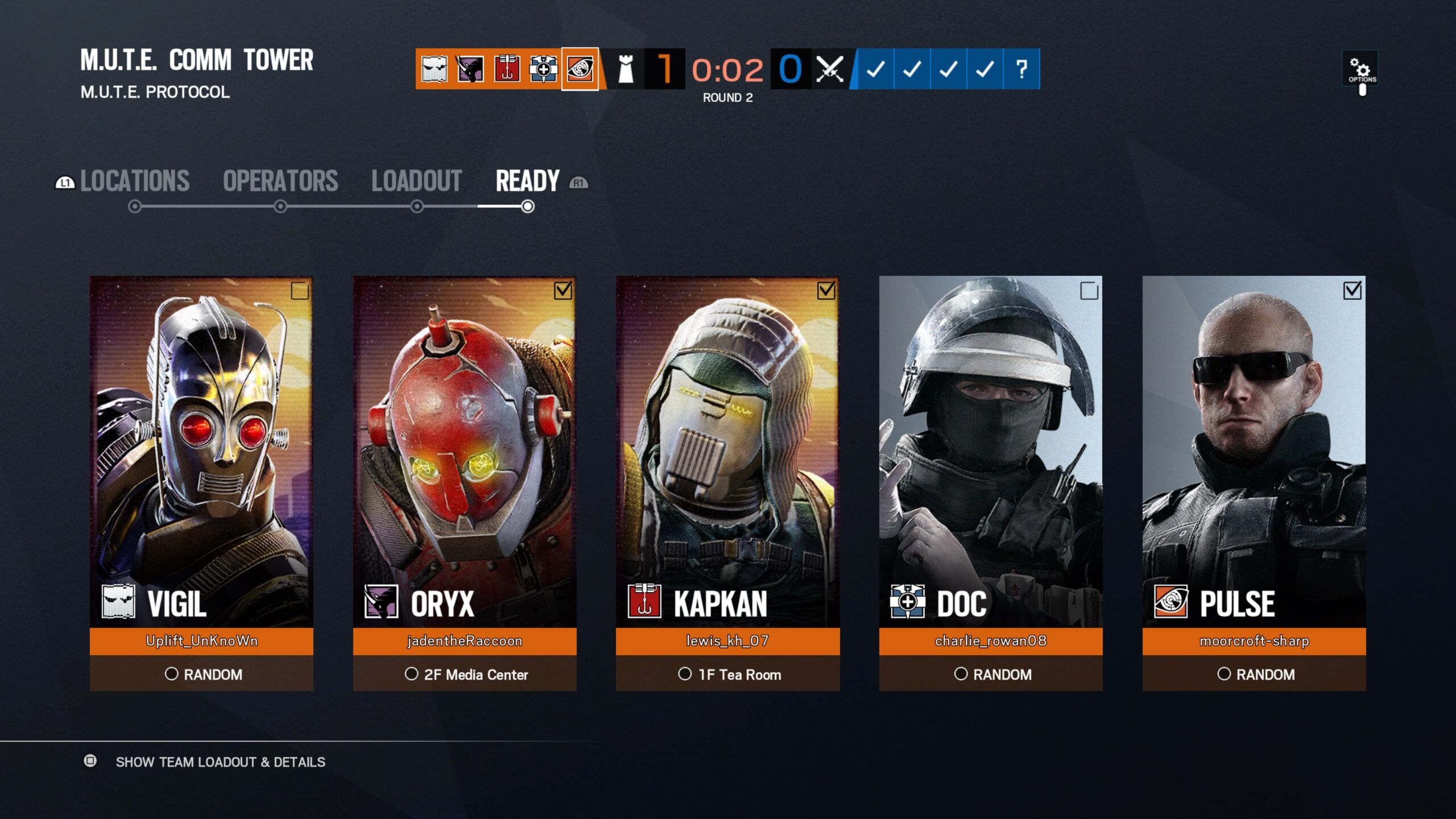This screenshot has height=819, width=1456.
Task: Switch to the LOADOUT tab
Action: tap(417, 180)
